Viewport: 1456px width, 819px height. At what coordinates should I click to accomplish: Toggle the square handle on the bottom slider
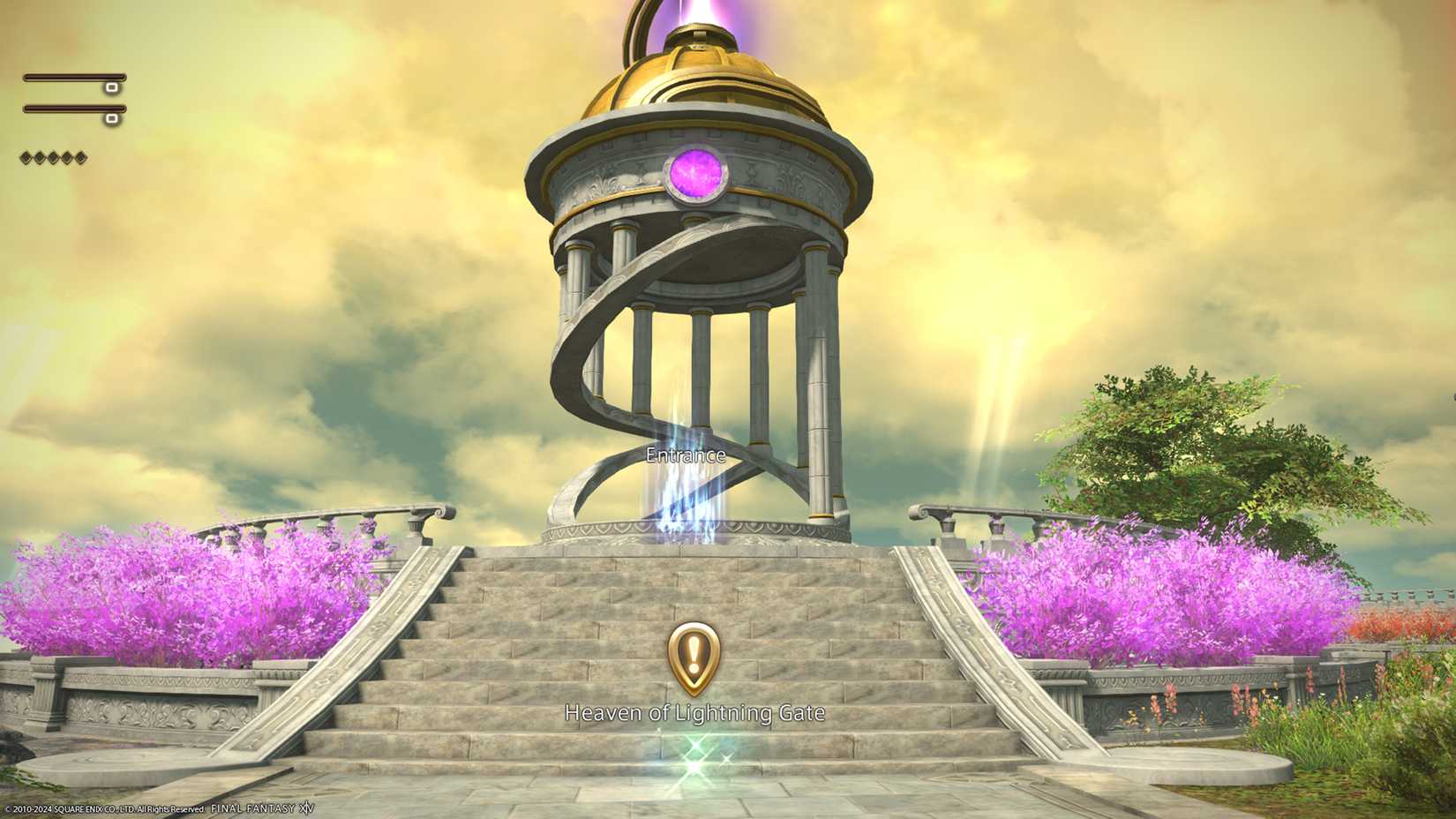(111, 118)
